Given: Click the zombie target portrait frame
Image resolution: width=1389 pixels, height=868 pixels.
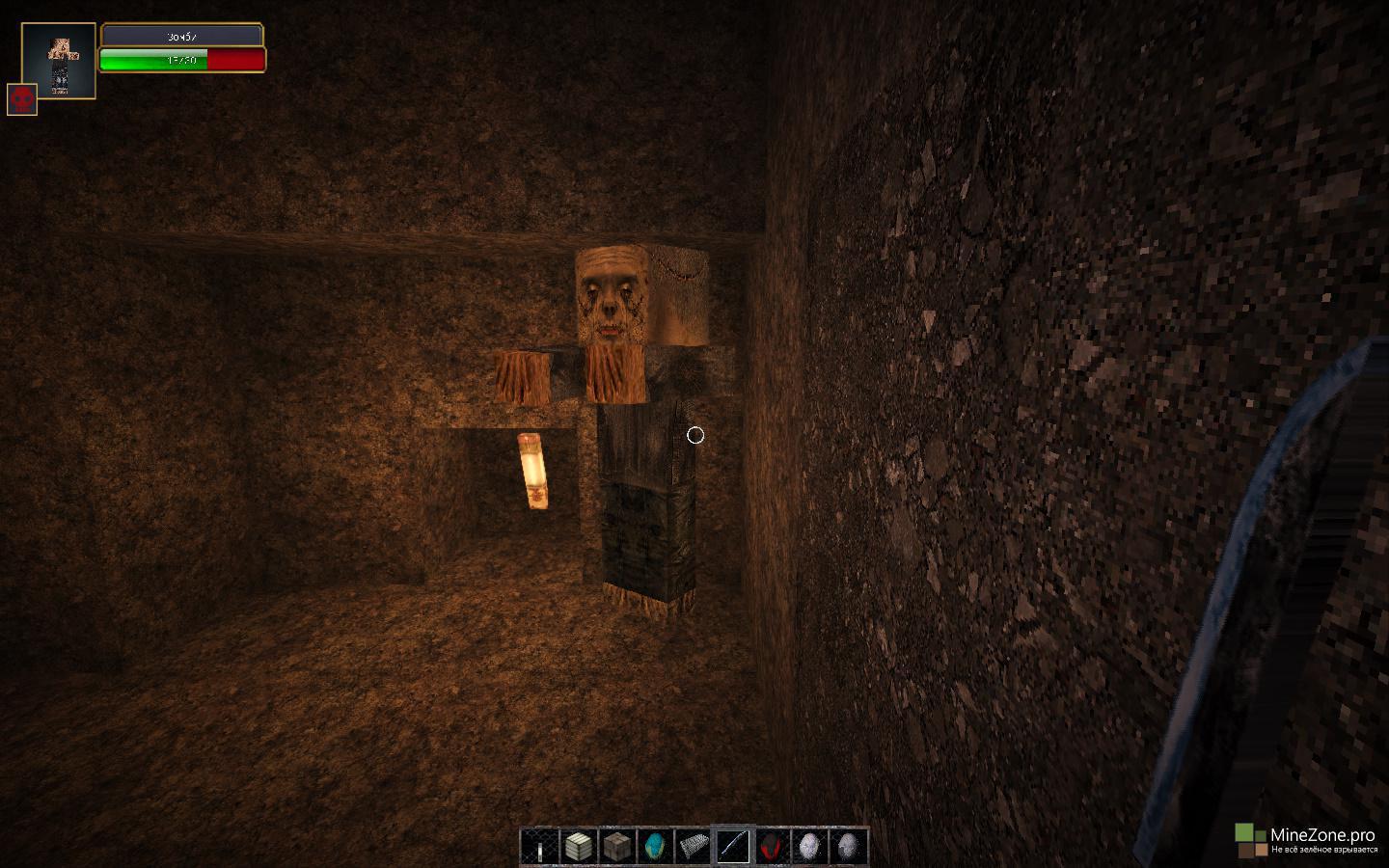Looking at the screenshot, I should (59, 61).
